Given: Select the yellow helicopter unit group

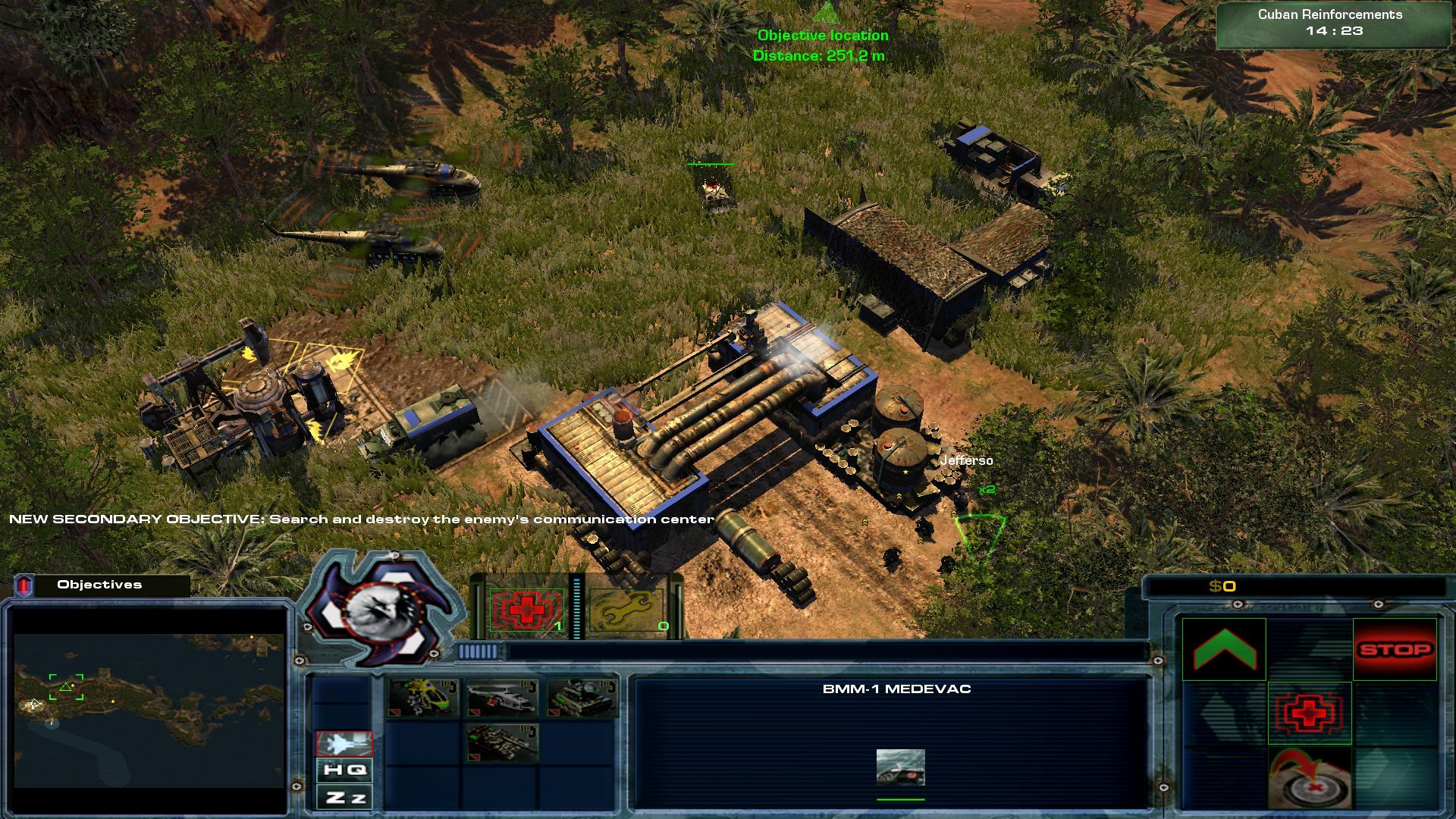Looking at the screenshot, I should (x=423, y=698).
